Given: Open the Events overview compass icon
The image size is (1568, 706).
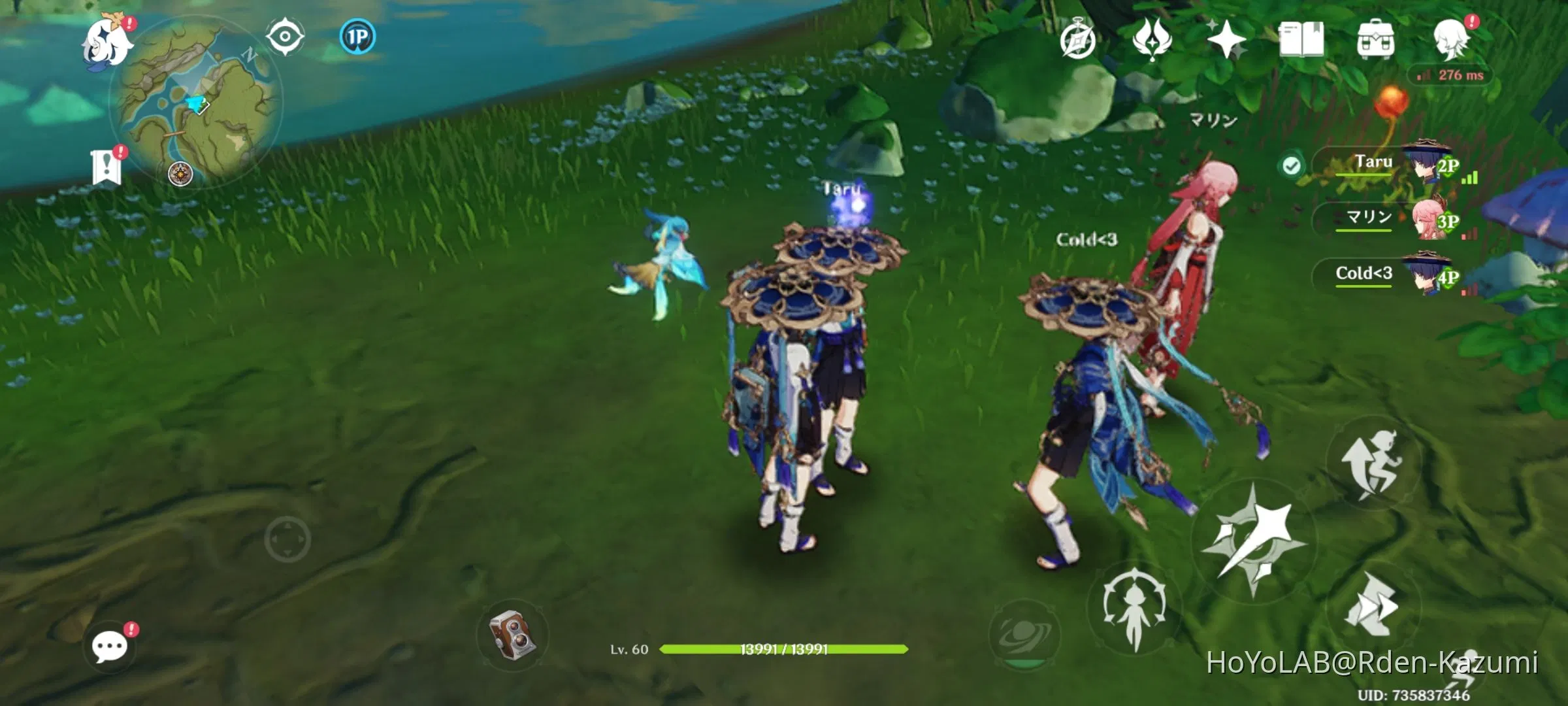Looking at the screenshot, I should tap(1079, 39).
